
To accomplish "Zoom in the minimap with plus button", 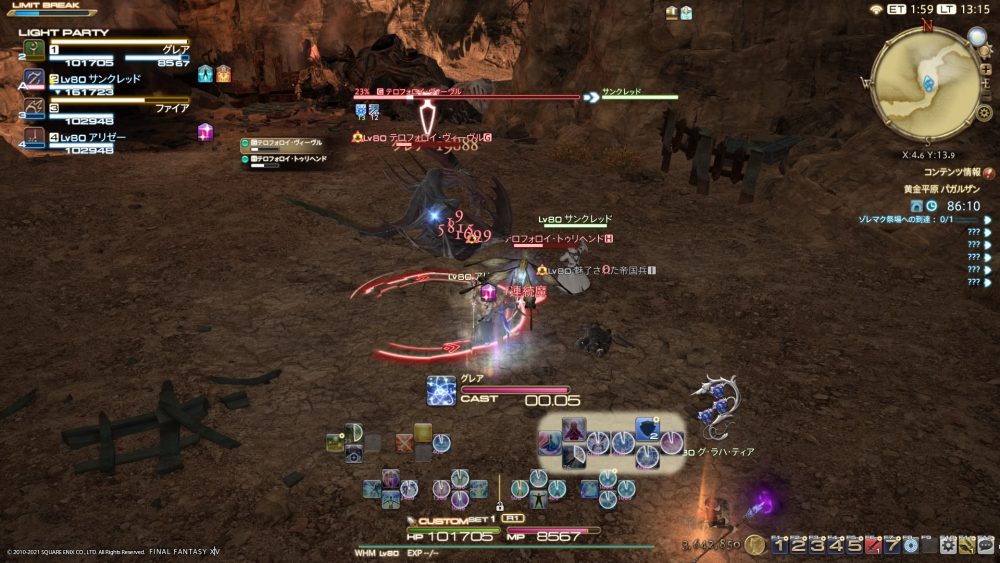I will [985, 69].
